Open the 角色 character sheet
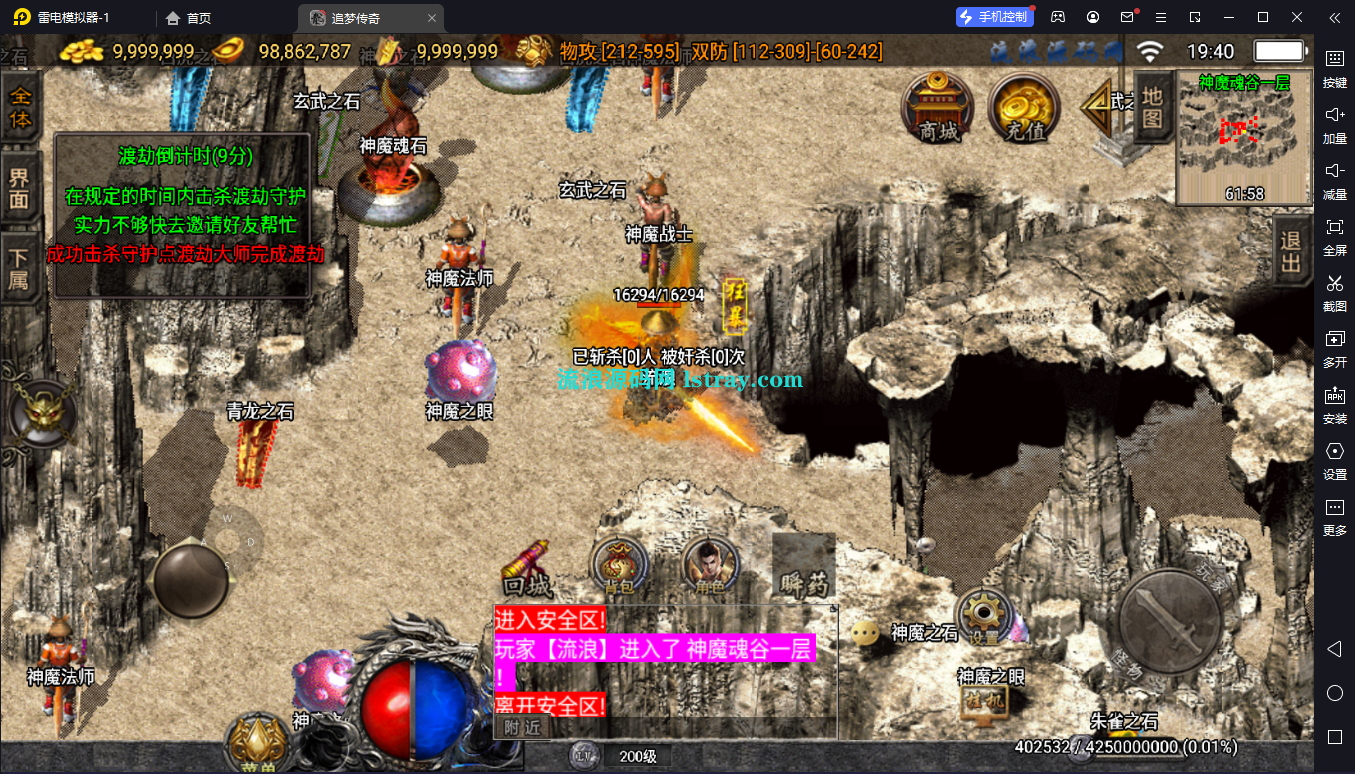The height and width of the screenshot is (774, 1355). tap(710, 567)
